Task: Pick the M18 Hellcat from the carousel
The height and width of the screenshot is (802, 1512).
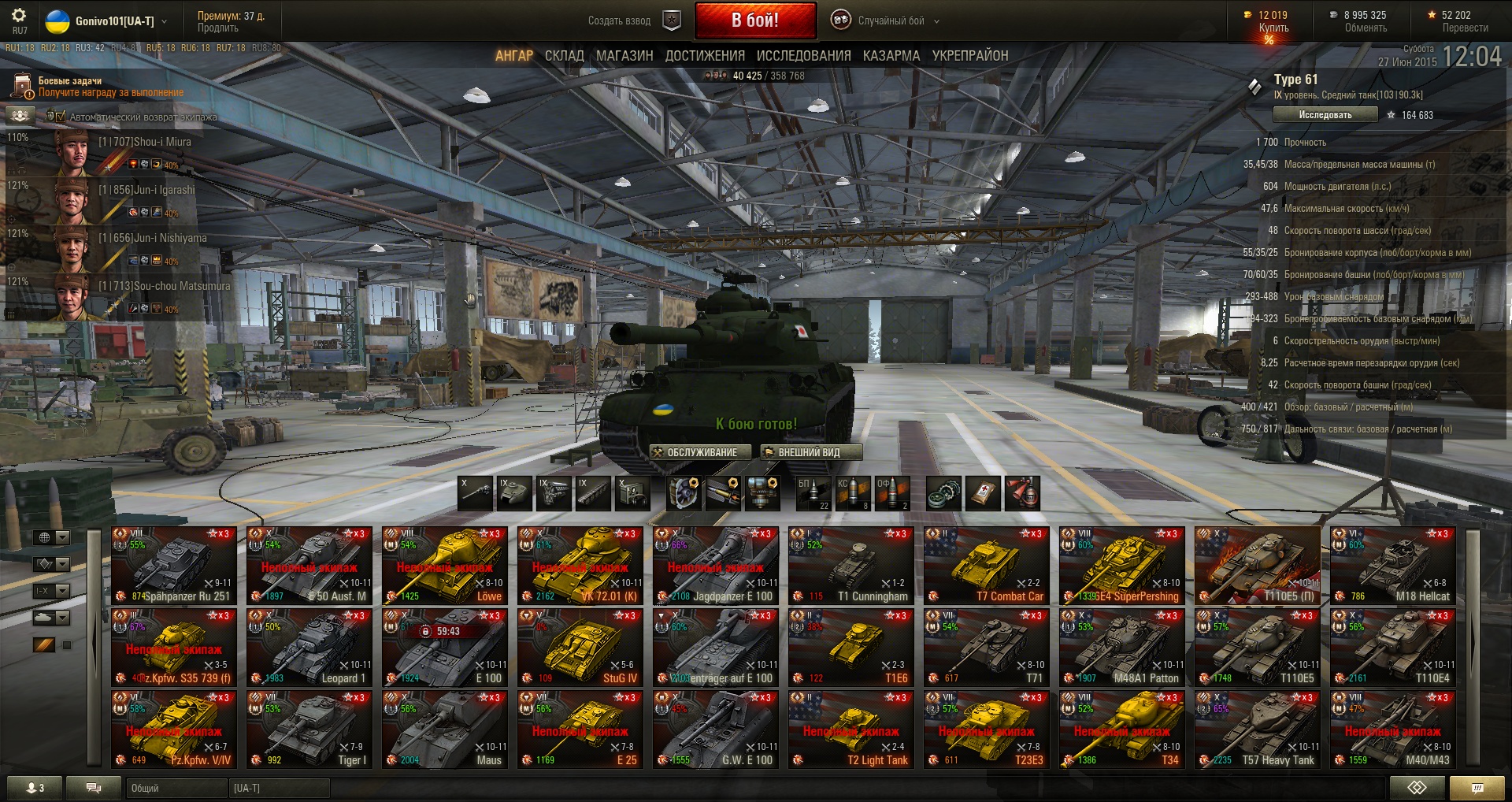Action: coord(1392,565)
